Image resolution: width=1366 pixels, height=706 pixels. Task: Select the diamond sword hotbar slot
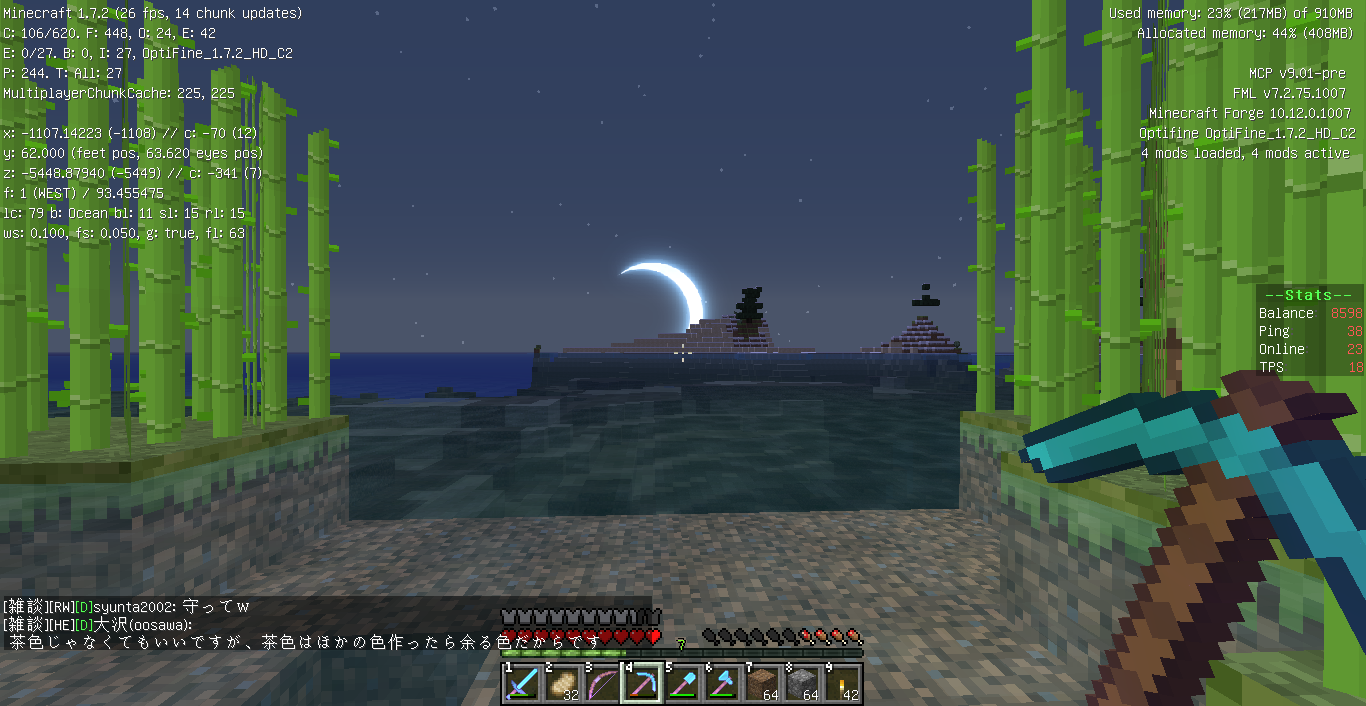pos(522,683)
